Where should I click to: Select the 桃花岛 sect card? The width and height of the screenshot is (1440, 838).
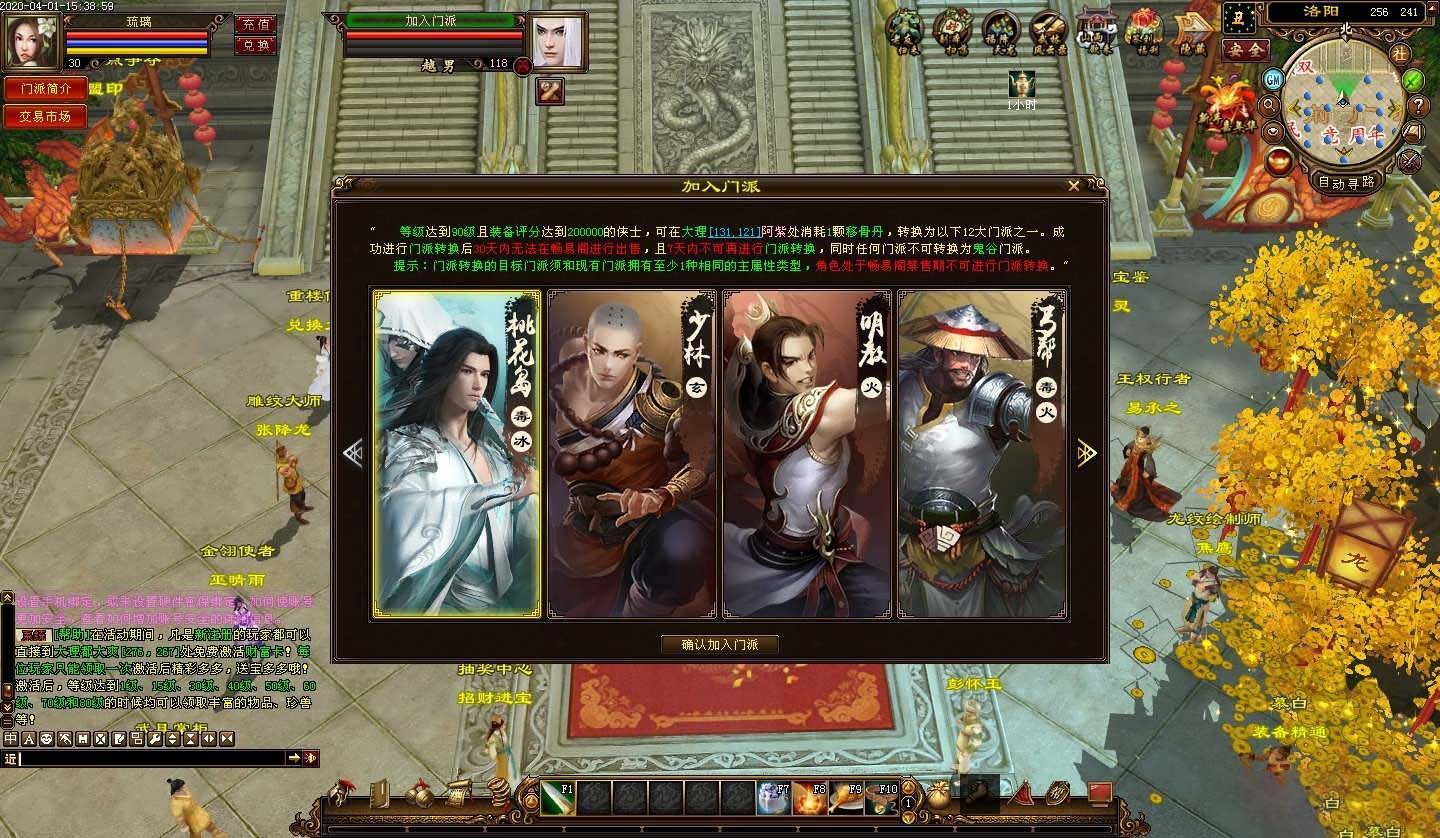(457, 454)
